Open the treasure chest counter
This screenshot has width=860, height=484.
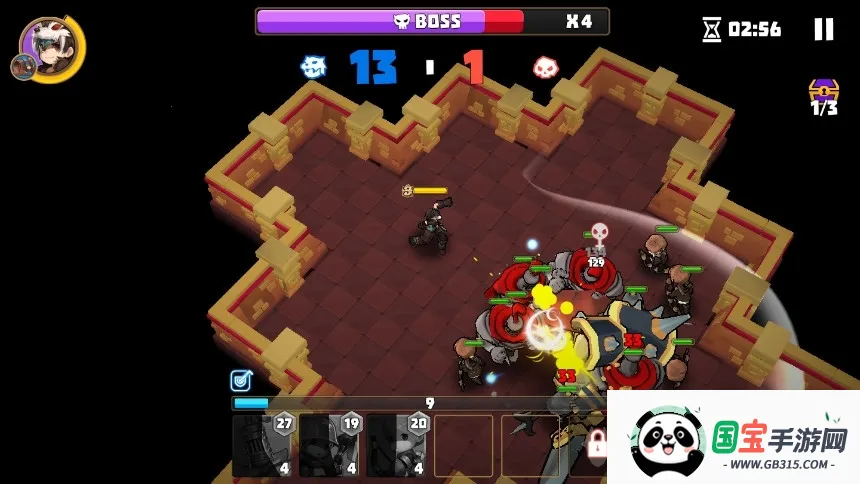click(824, 96)
